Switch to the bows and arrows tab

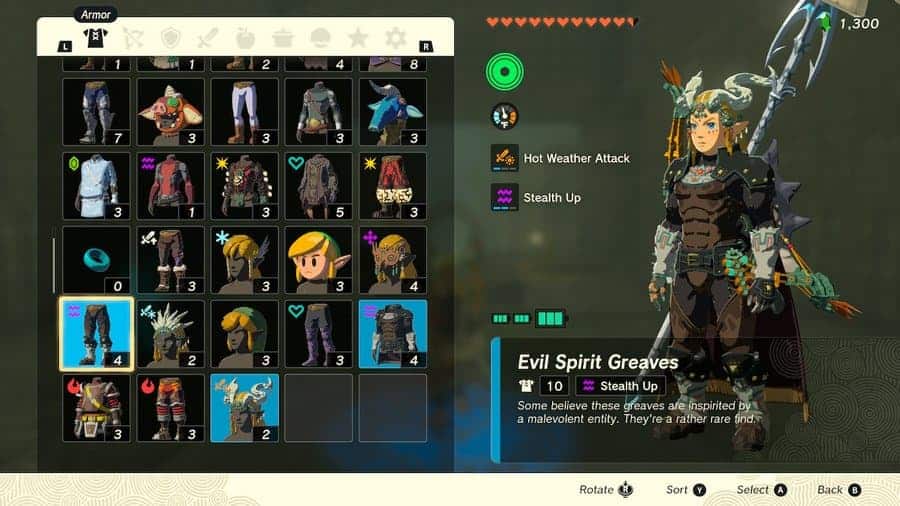(133, 39)
